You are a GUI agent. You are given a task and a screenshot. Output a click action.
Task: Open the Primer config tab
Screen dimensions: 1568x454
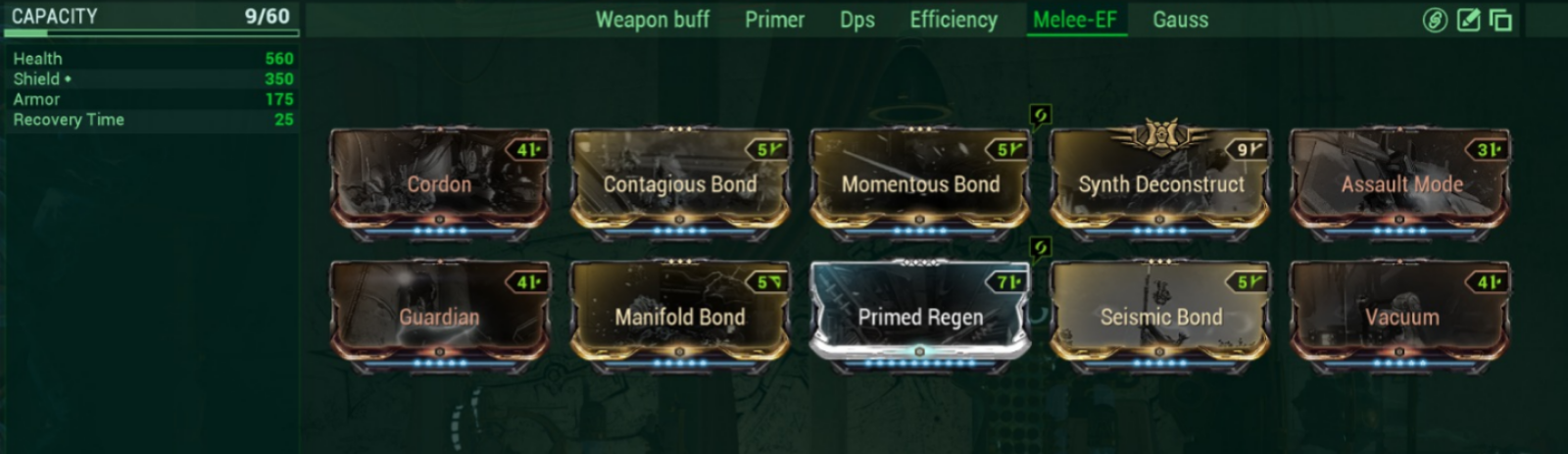coord(774,20)
